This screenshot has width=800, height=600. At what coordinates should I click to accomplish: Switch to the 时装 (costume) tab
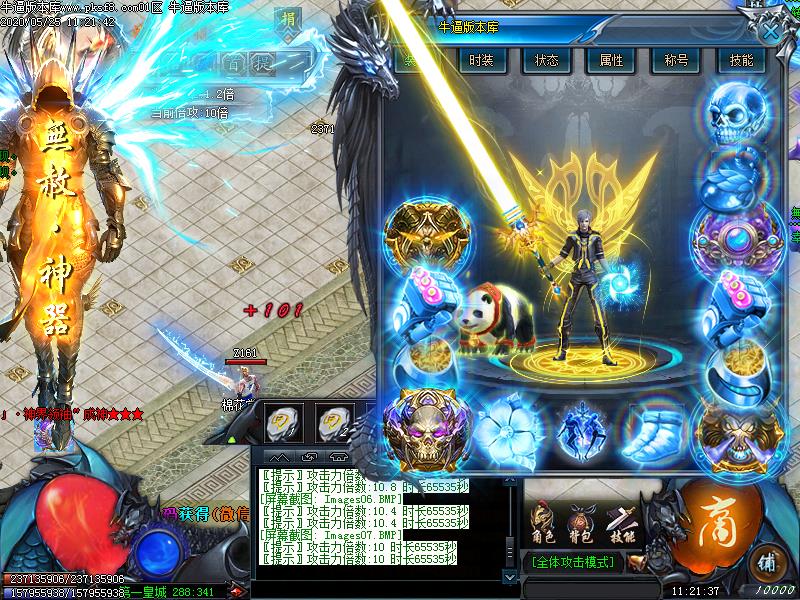coord(482,60)
